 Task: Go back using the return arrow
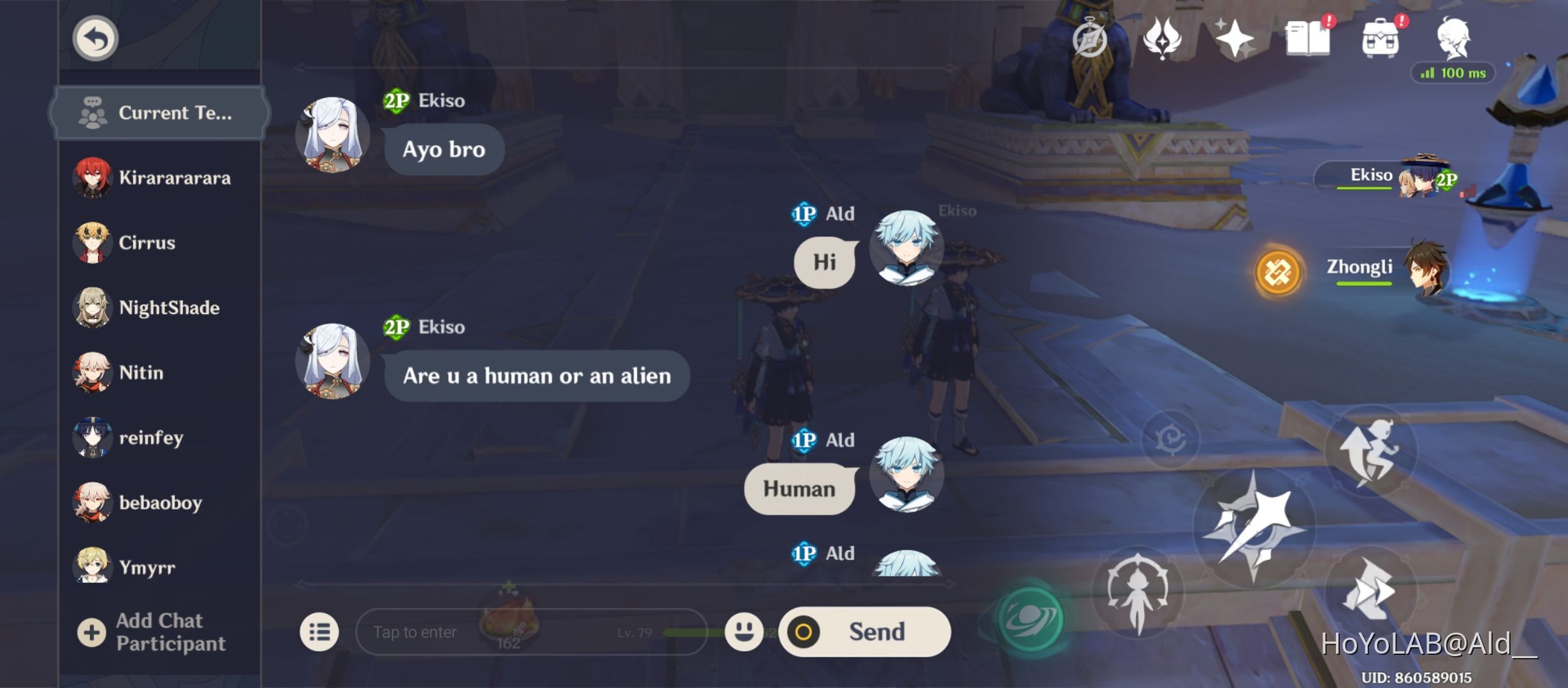pos(94,38)
